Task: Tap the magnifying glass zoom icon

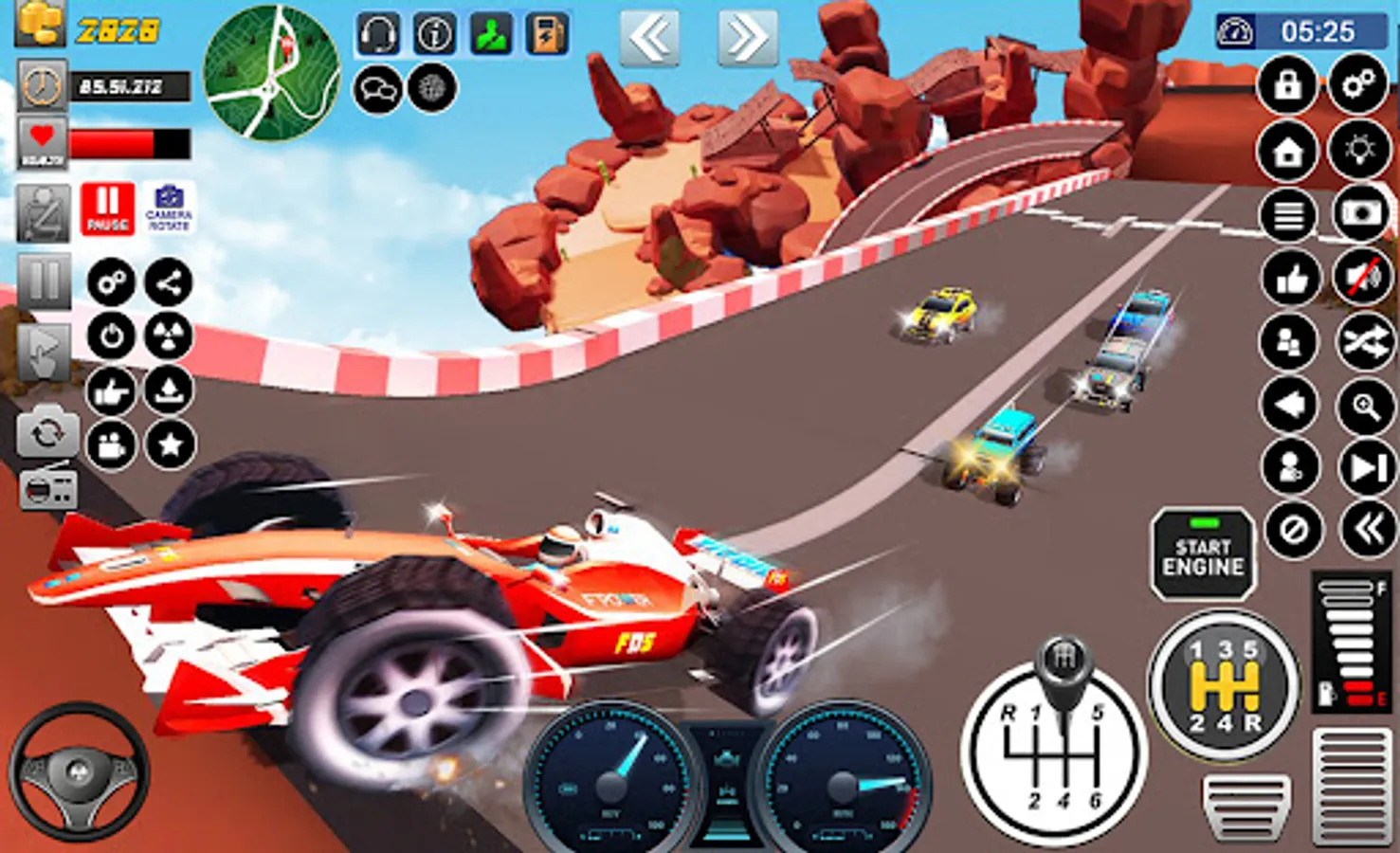Action: [x=1365, y=406]
